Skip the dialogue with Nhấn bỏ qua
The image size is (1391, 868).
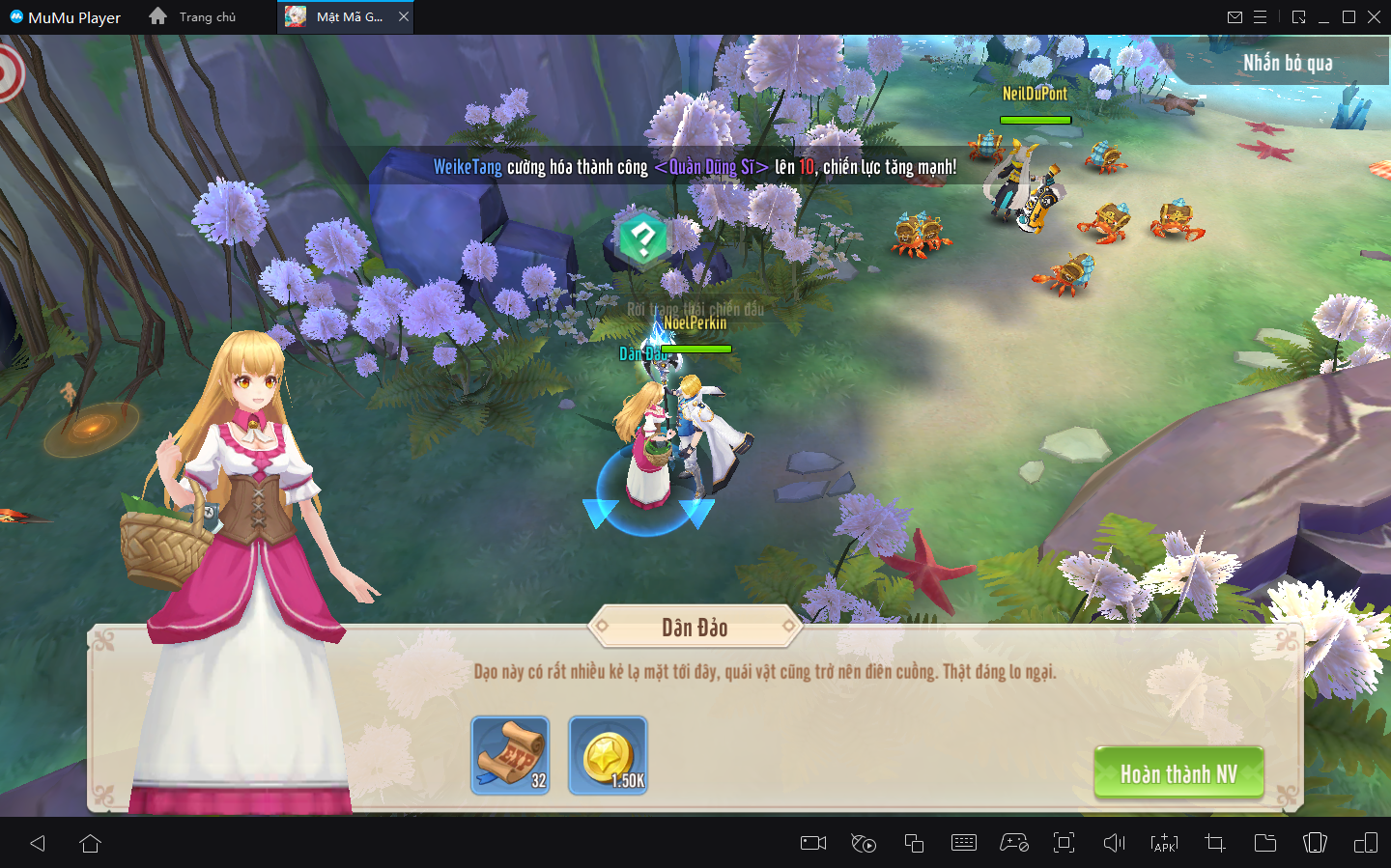[x=1287, y=64]
